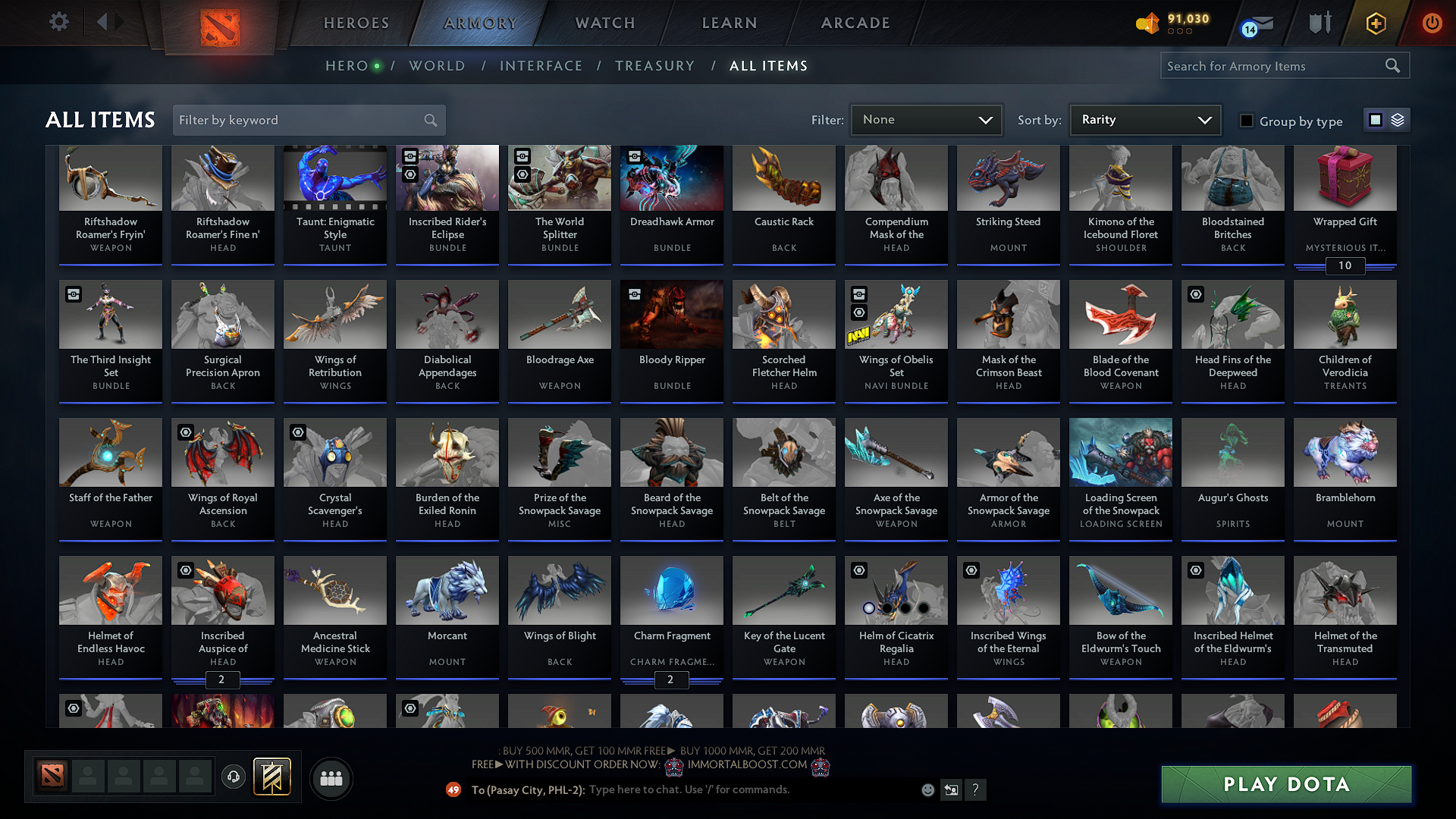Image resolution: width=1456 pixels, height=819 pixels.
Task: Open the settings gear menu
Action: click(x=58, y=22)
